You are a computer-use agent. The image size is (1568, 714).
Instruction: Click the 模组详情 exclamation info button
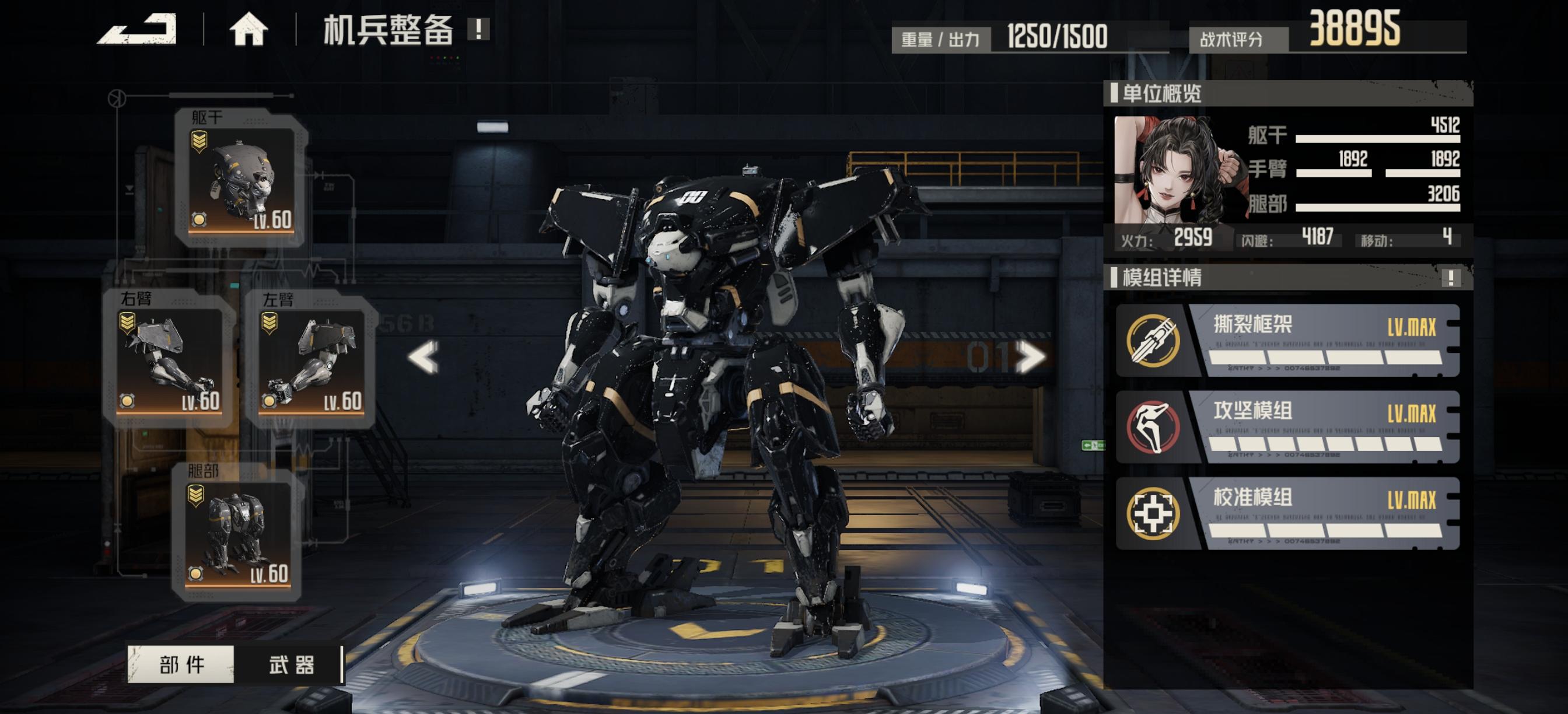(x=1451, y=278)
